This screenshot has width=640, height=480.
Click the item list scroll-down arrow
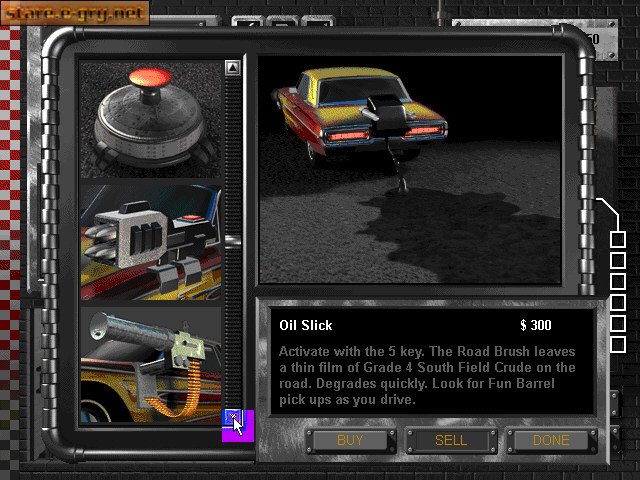(x=232, y=417)
